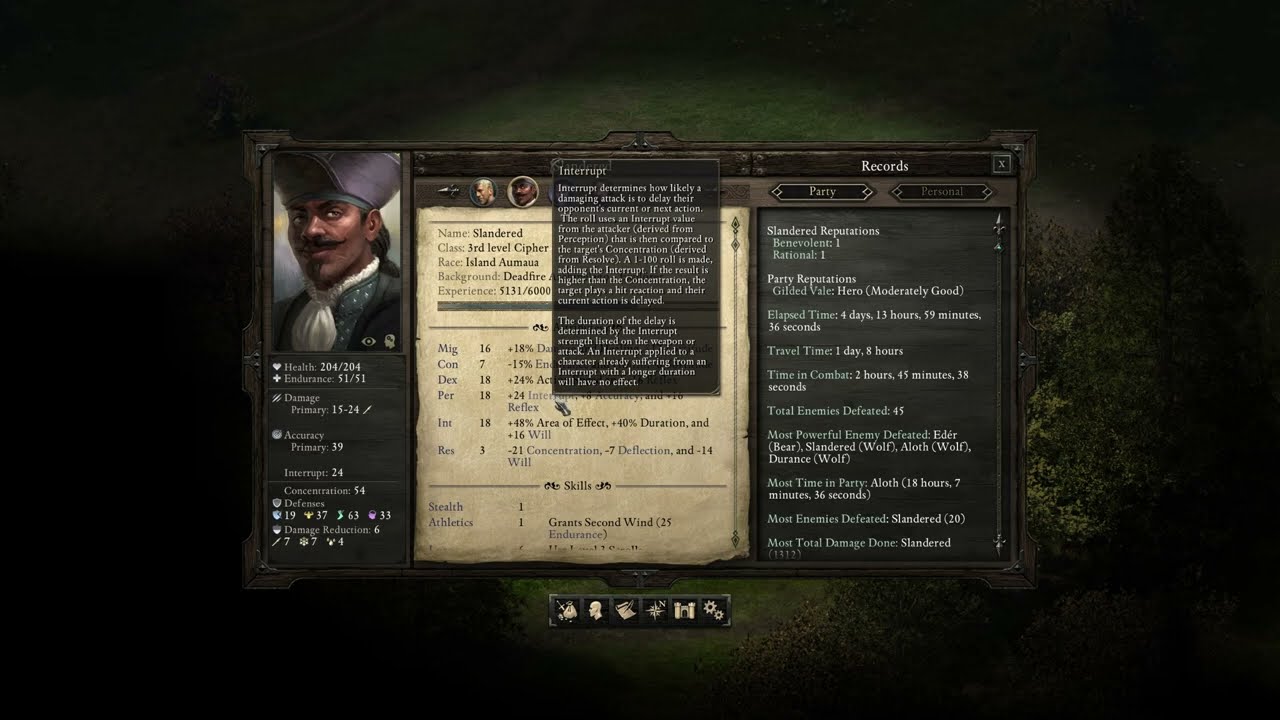Open the inventory bag and sword icon

[x=567, y=610]
